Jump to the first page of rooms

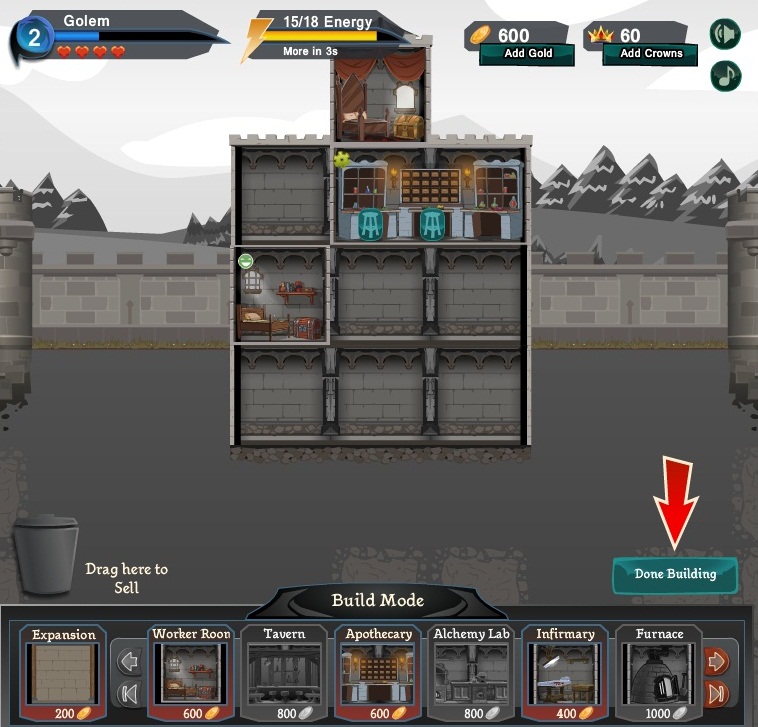(129, 693)
